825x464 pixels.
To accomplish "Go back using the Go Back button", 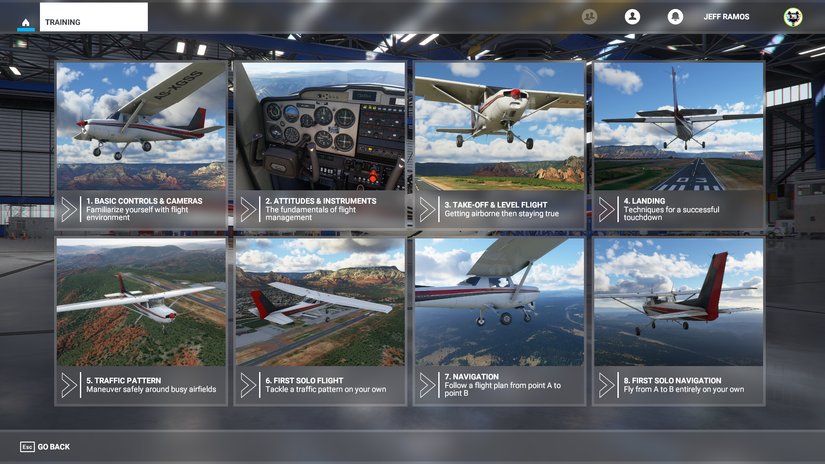I will [x=45, y=447].
